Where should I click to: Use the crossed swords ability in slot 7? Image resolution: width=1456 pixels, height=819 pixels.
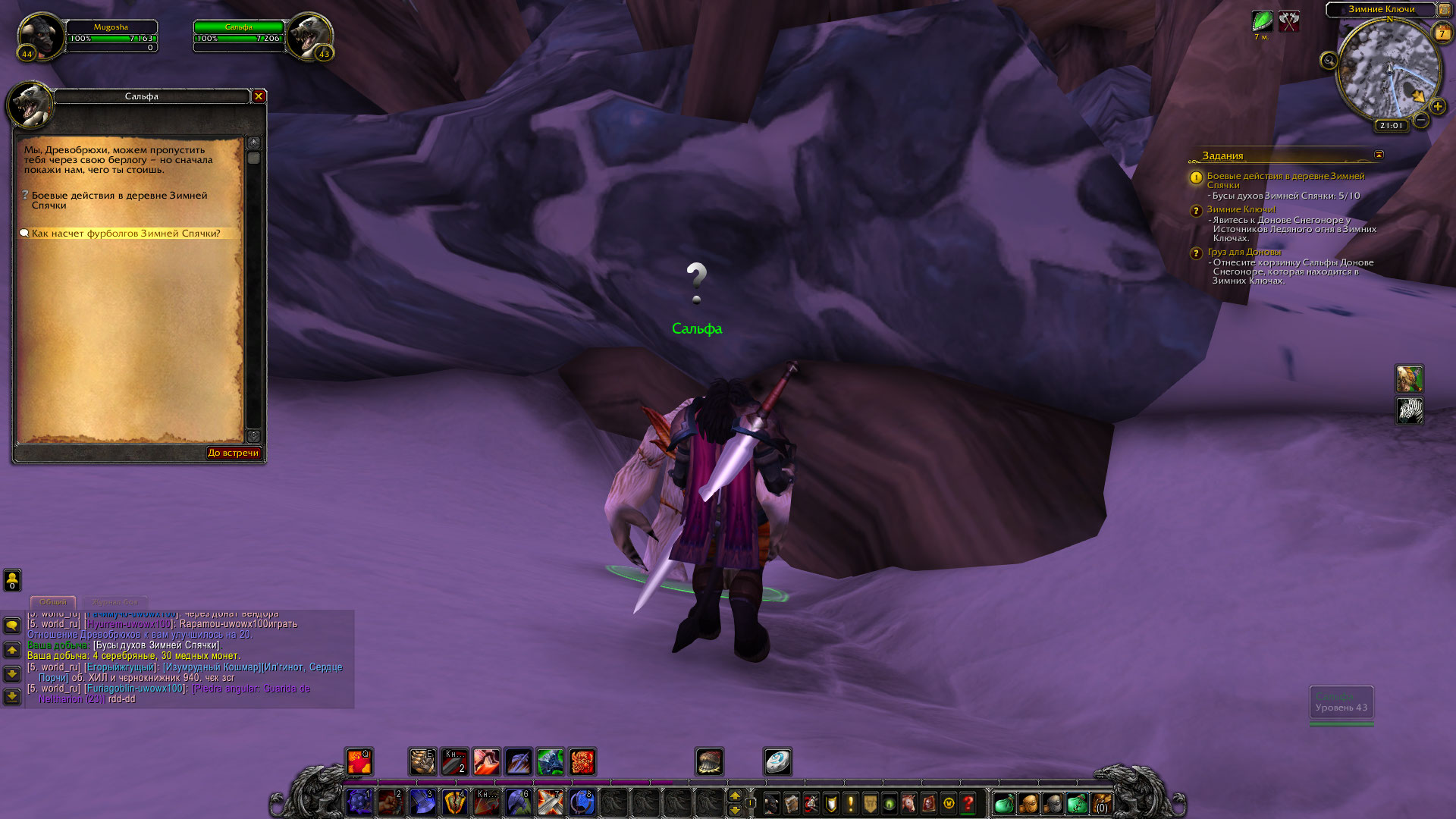point(550,802)
